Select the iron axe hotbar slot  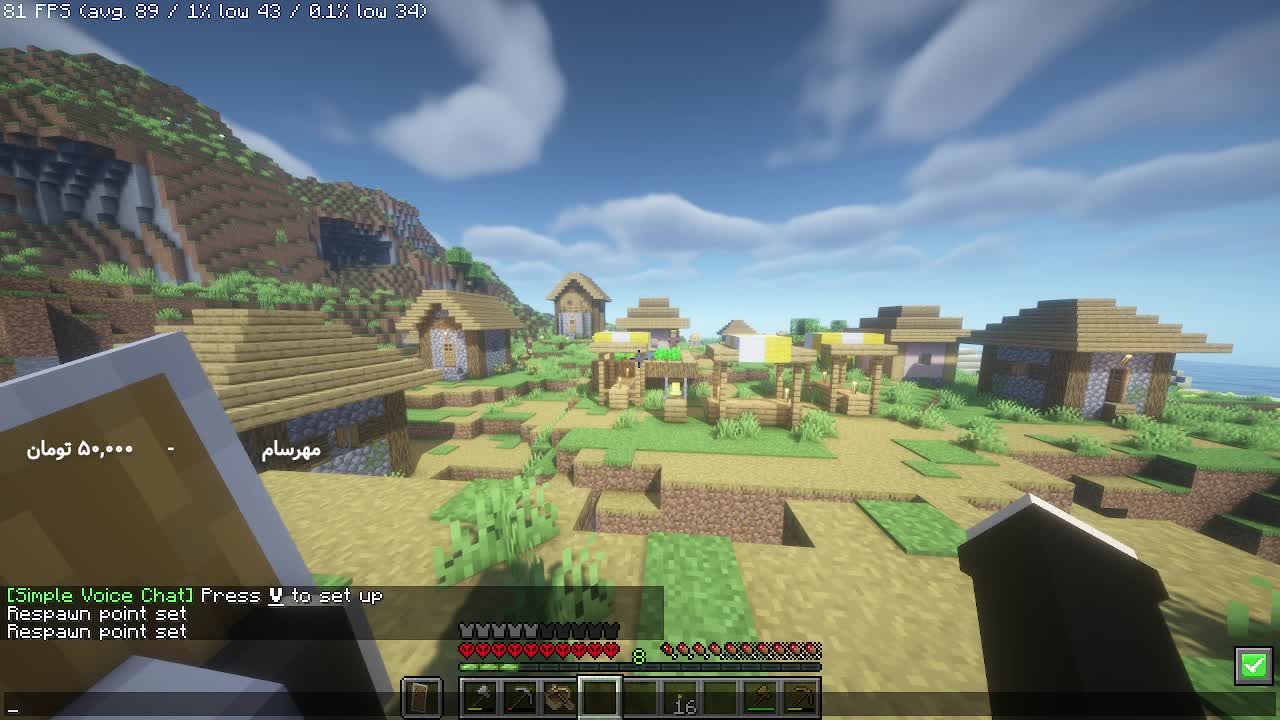pos(480,697)
